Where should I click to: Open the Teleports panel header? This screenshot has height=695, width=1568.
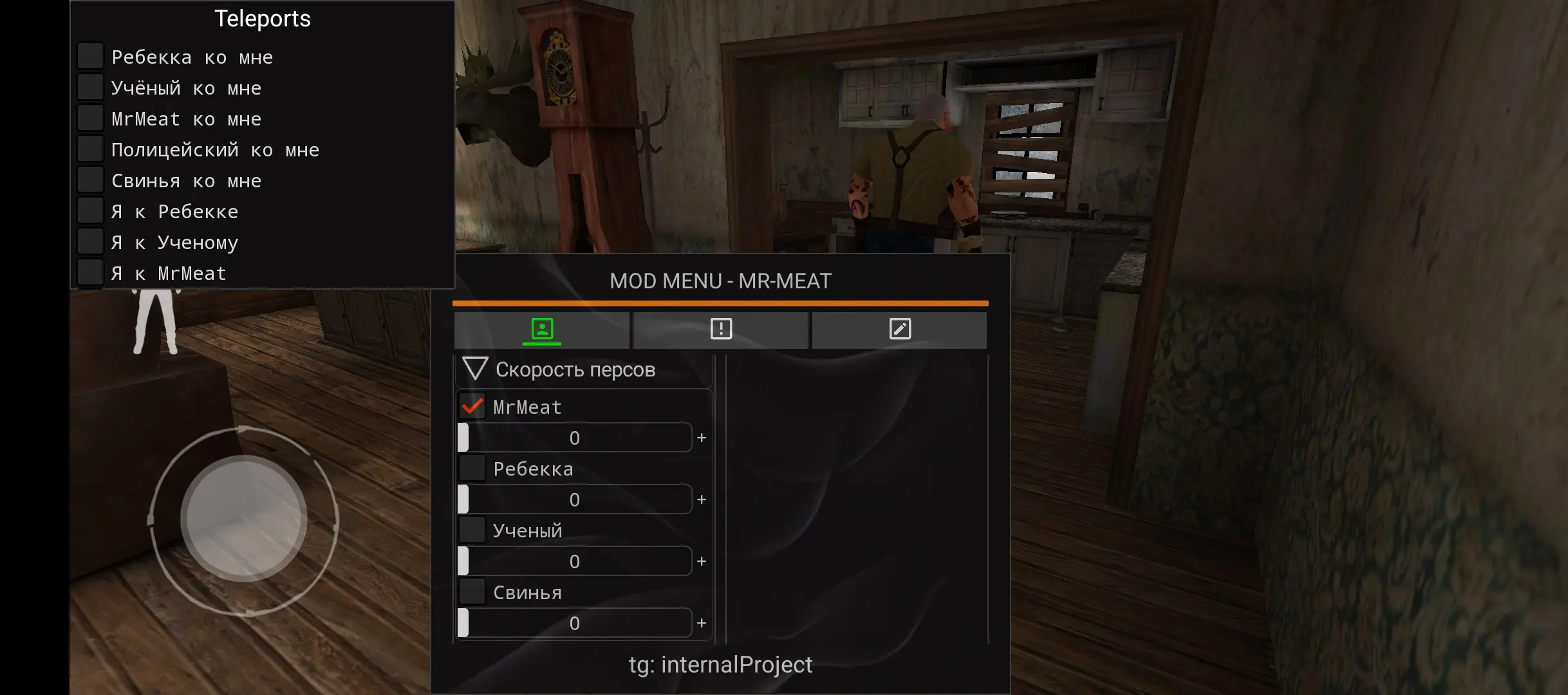[261, 18]
